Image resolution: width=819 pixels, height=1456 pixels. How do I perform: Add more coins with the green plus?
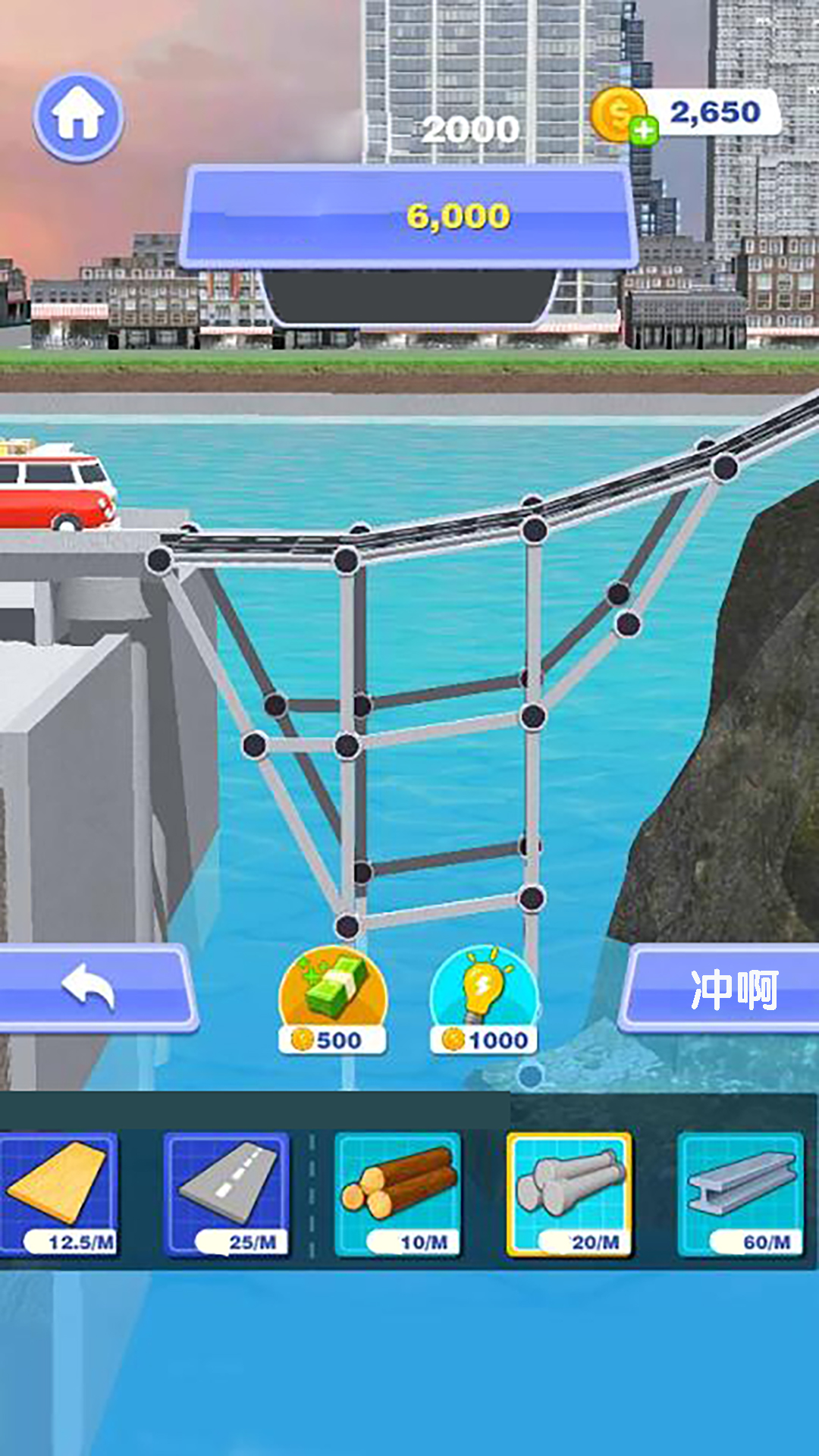644,131
